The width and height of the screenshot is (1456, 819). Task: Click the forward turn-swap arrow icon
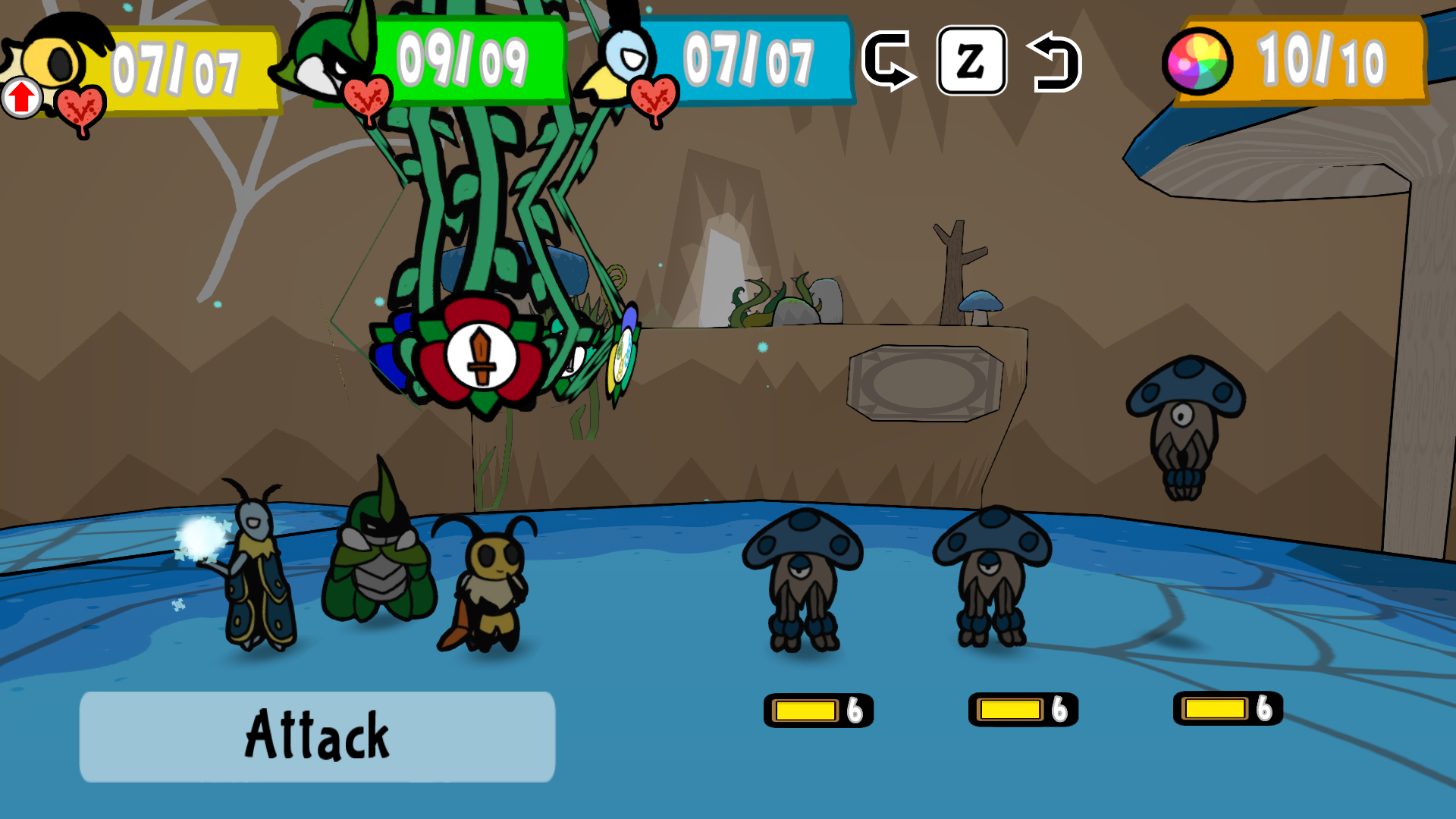pos(887,61)
